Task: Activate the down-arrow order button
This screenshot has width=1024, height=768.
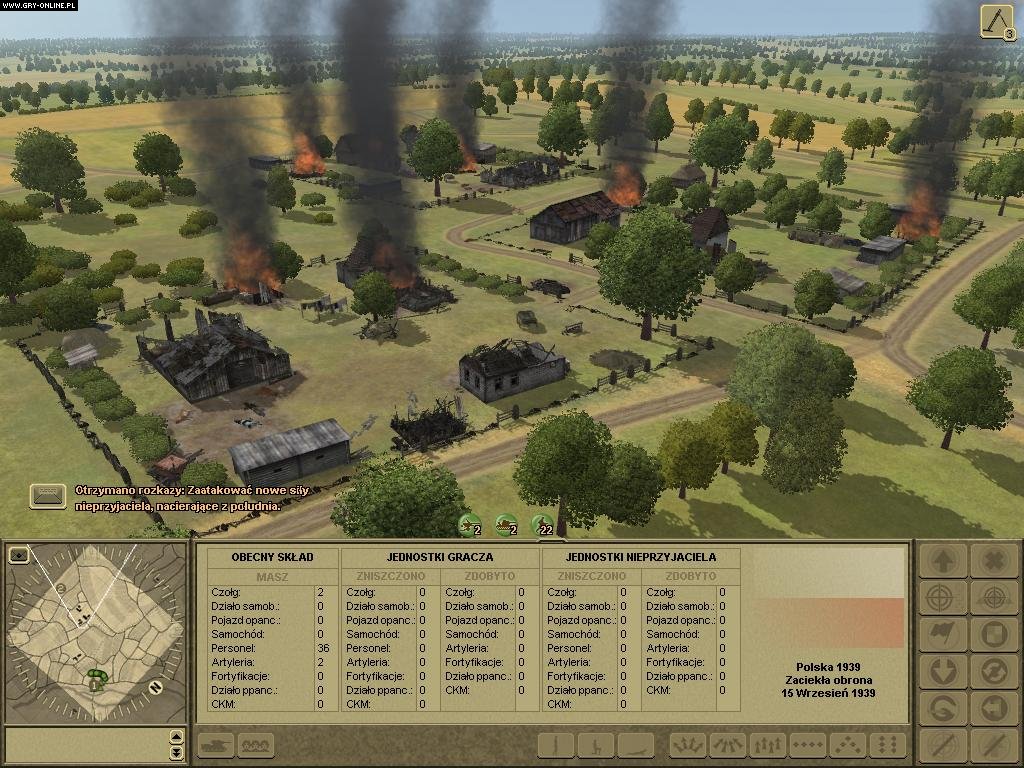Action: tap(942, 671)
